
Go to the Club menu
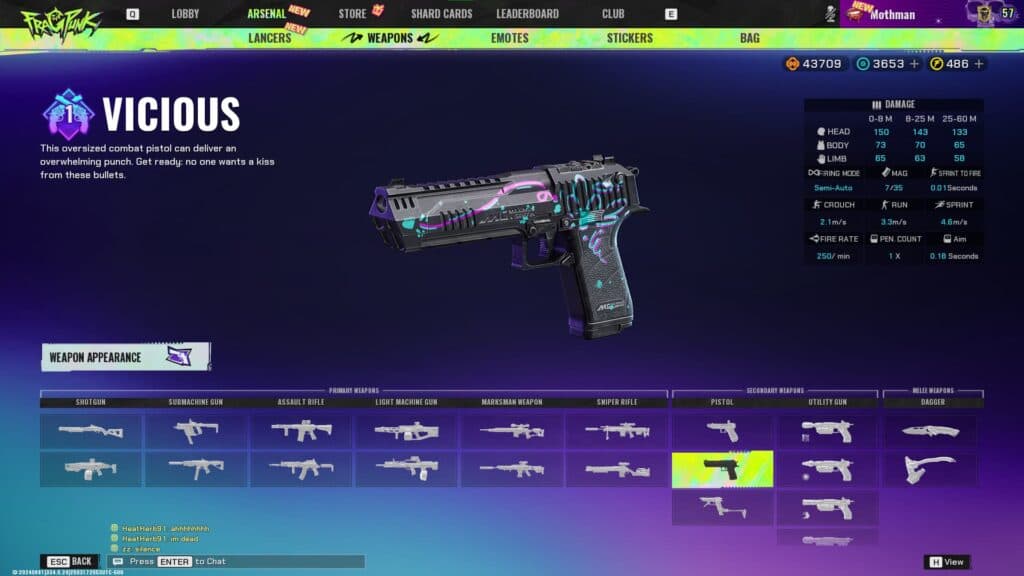[613, 14]
